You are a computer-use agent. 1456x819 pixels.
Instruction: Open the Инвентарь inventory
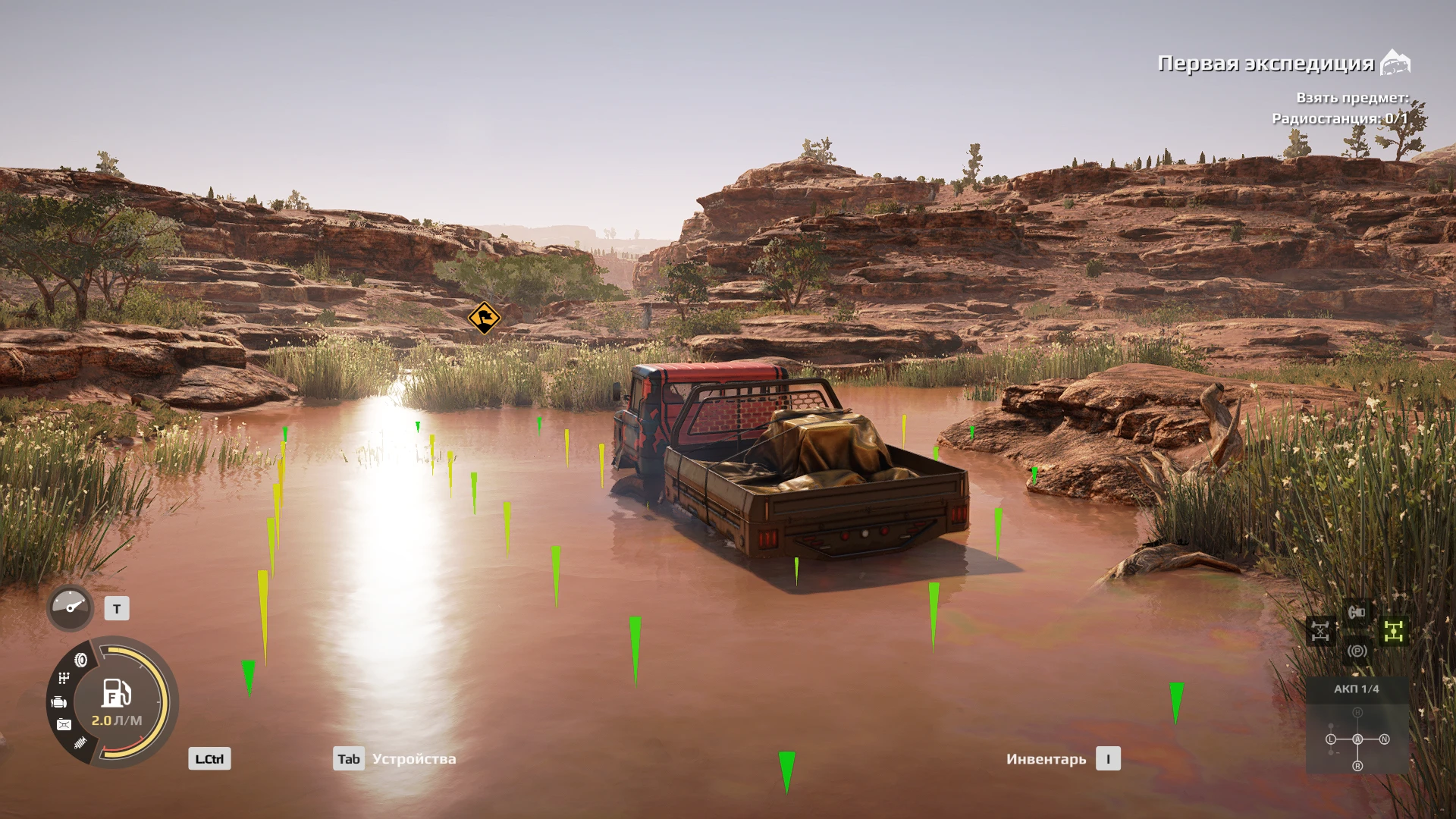point(1062,759)
